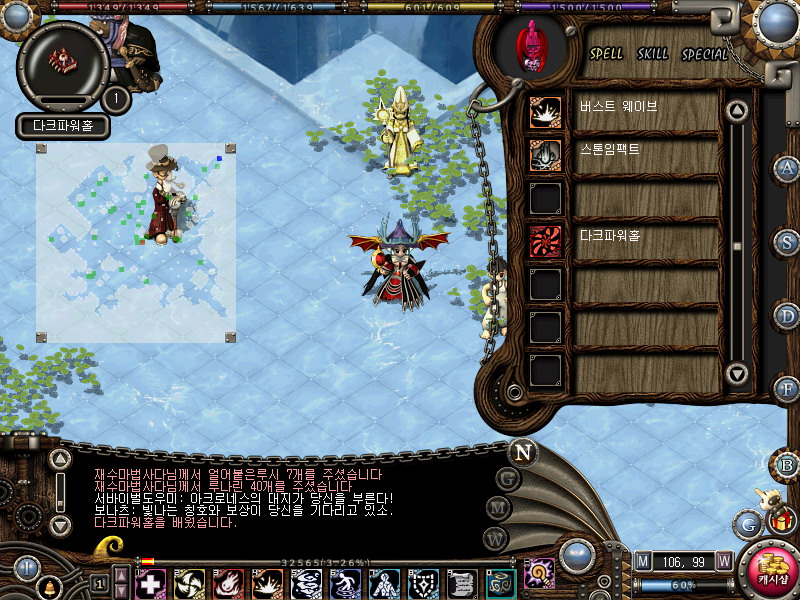Viewport: 800px width, 600px height.
Task: Switch to the SPELL tab
Action: pyautogui.click(x=606, y=54)
